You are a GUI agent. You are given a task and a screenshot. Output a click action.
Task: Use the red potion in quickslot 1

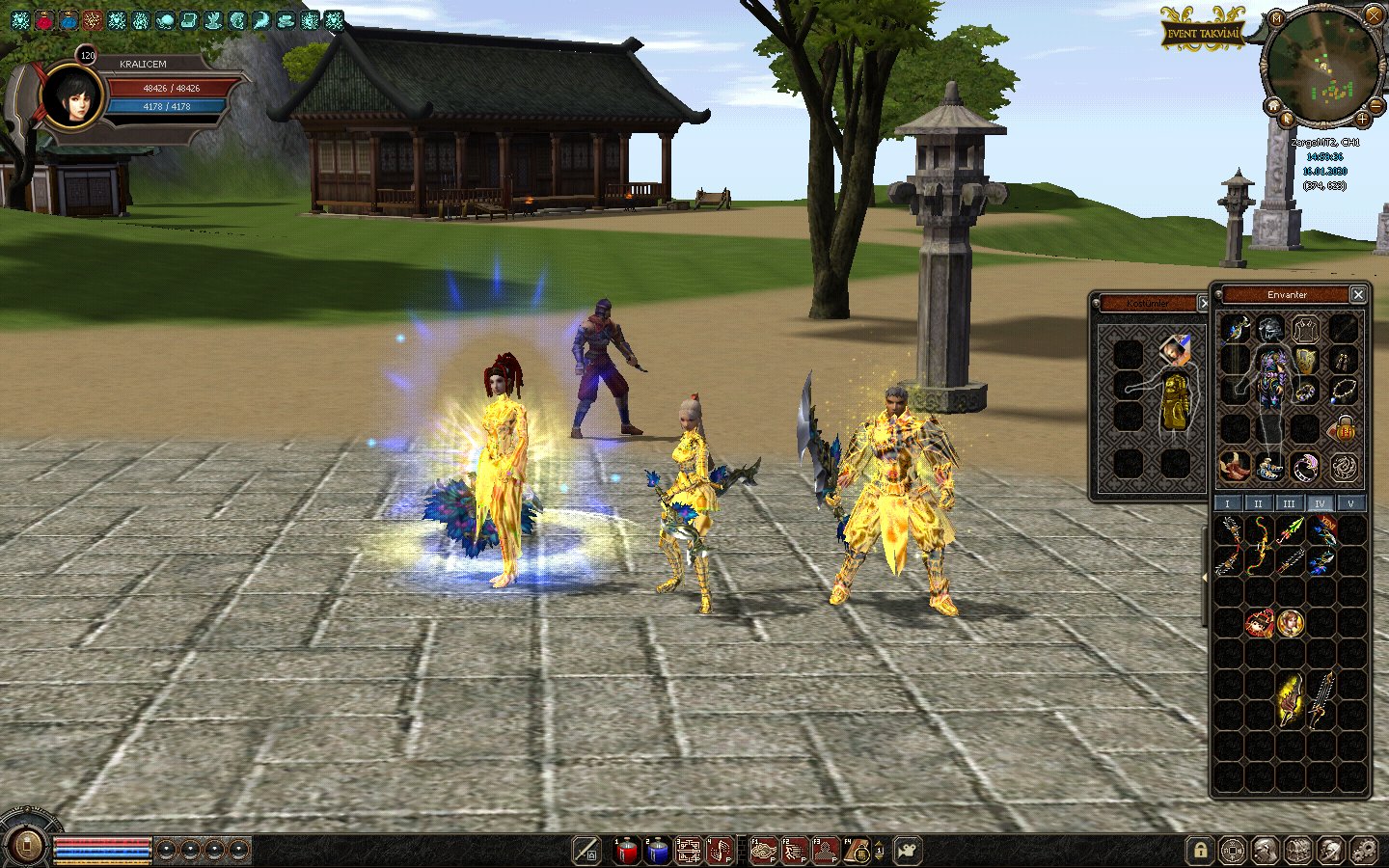[627, 851]
